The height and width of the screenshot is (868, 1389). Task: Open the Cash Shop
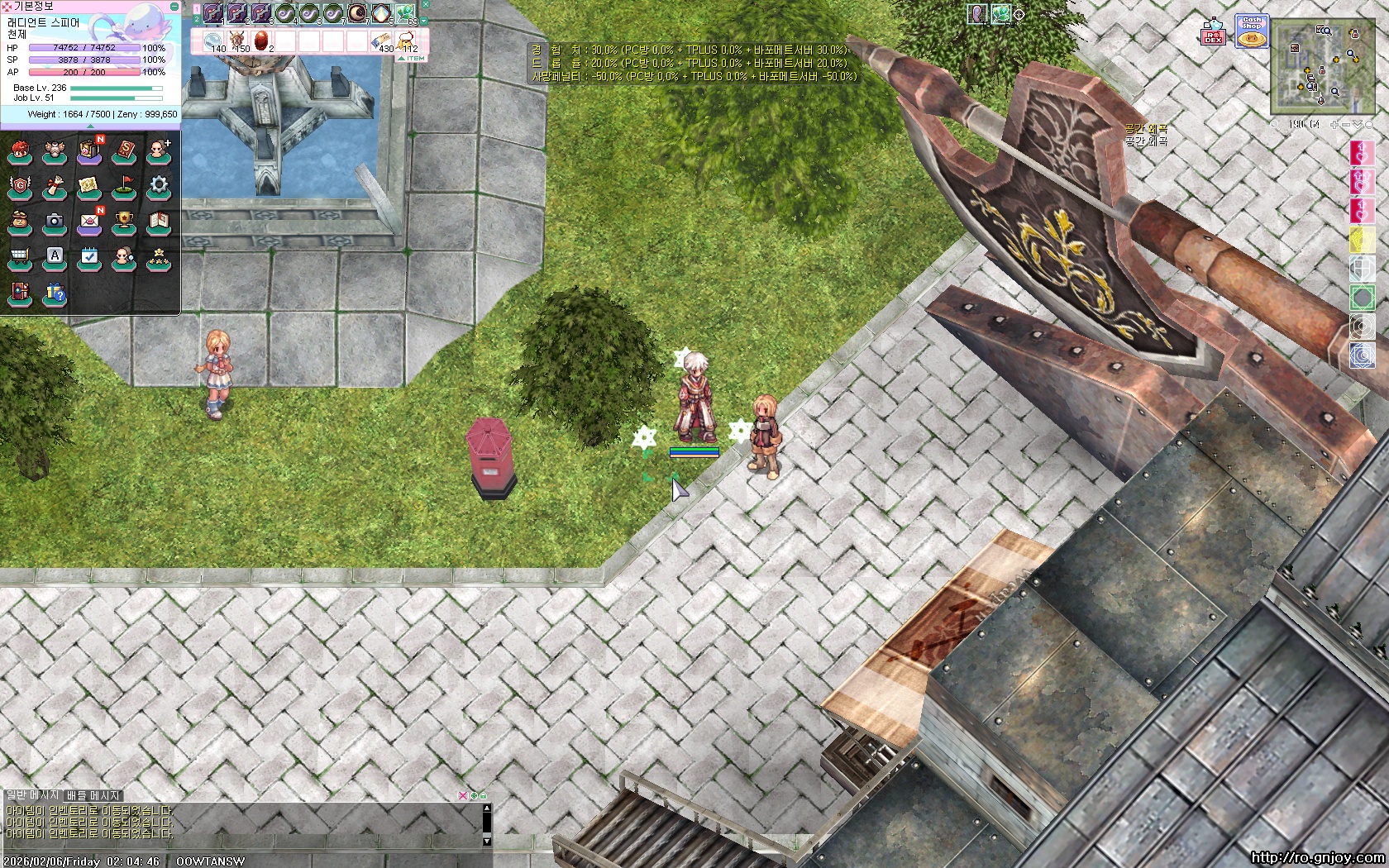(1252, 31)
